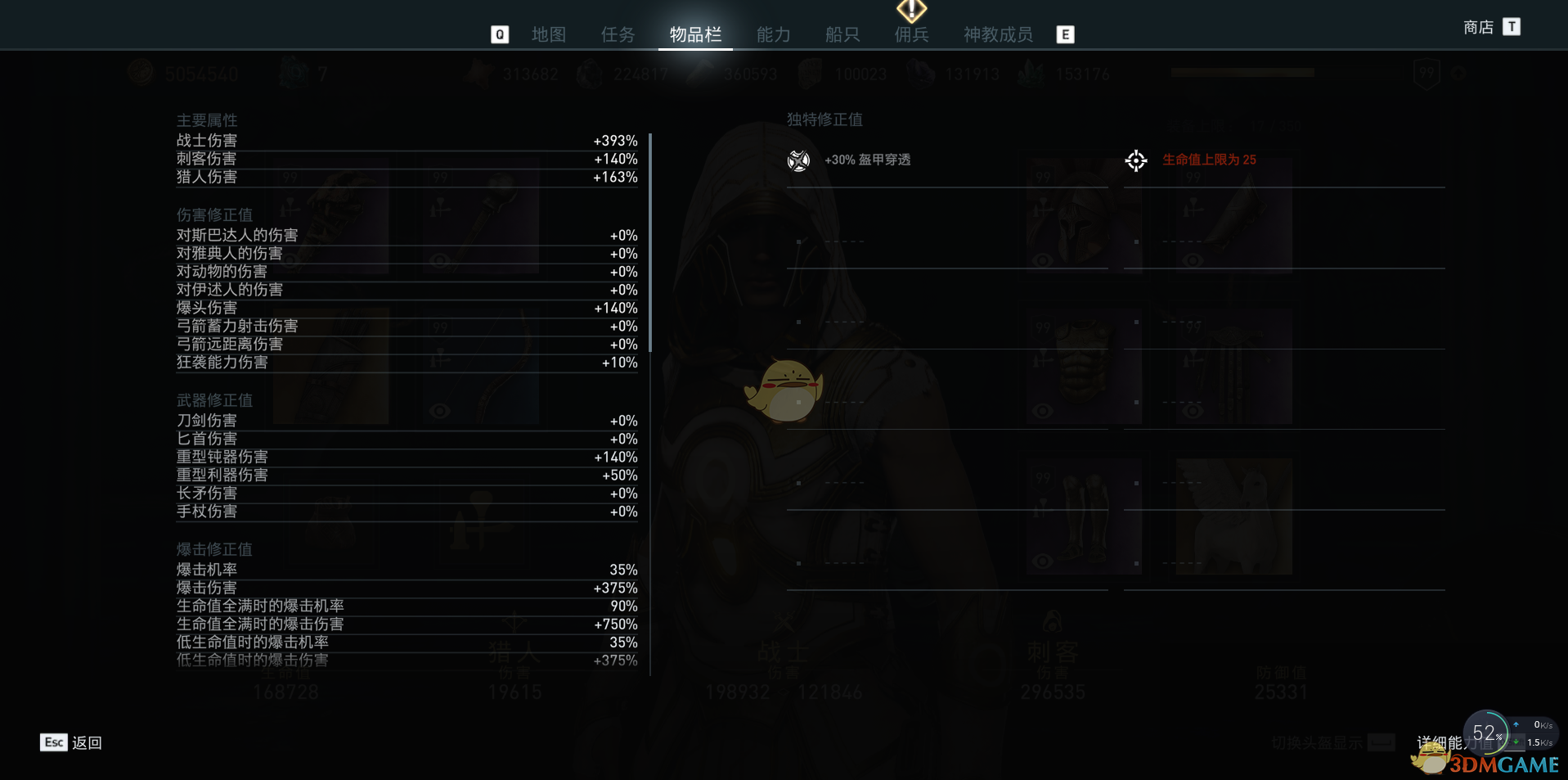Click the XP progress bar at top right
Screen dimensions: 1568x780
point(1242,72)
